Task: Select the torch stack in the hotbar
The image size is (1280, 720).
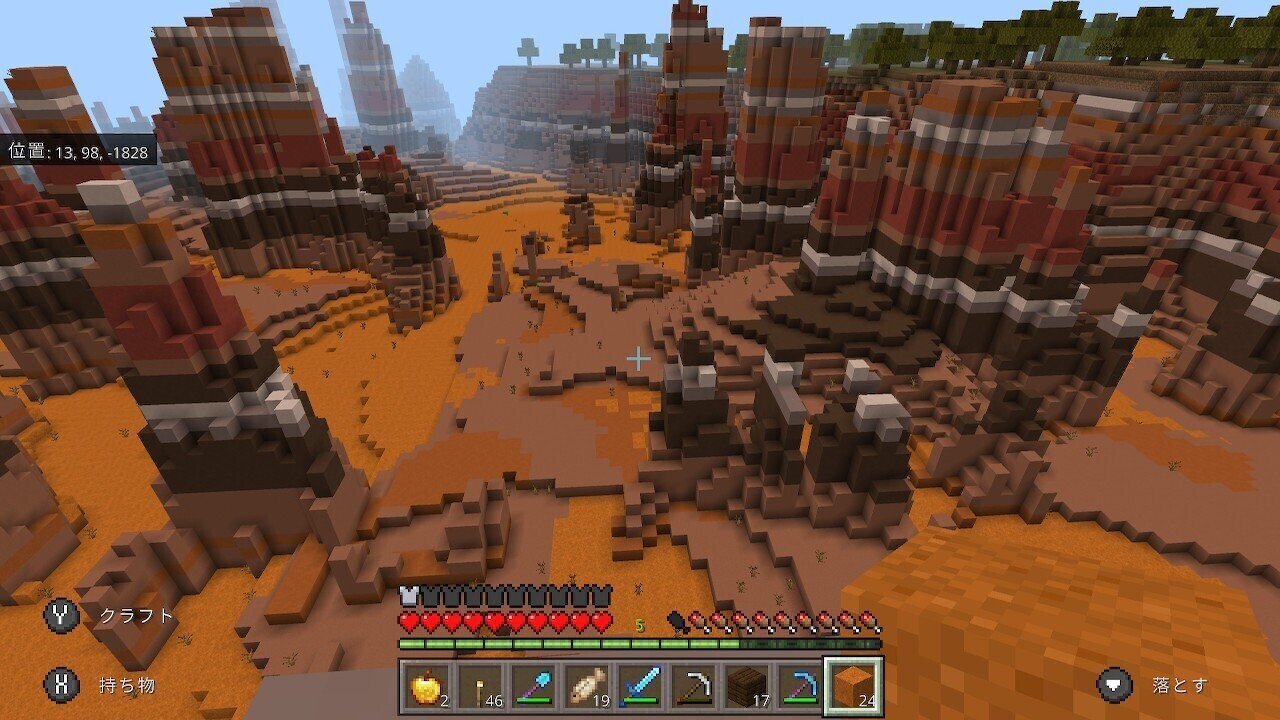Action: [480, 686]
